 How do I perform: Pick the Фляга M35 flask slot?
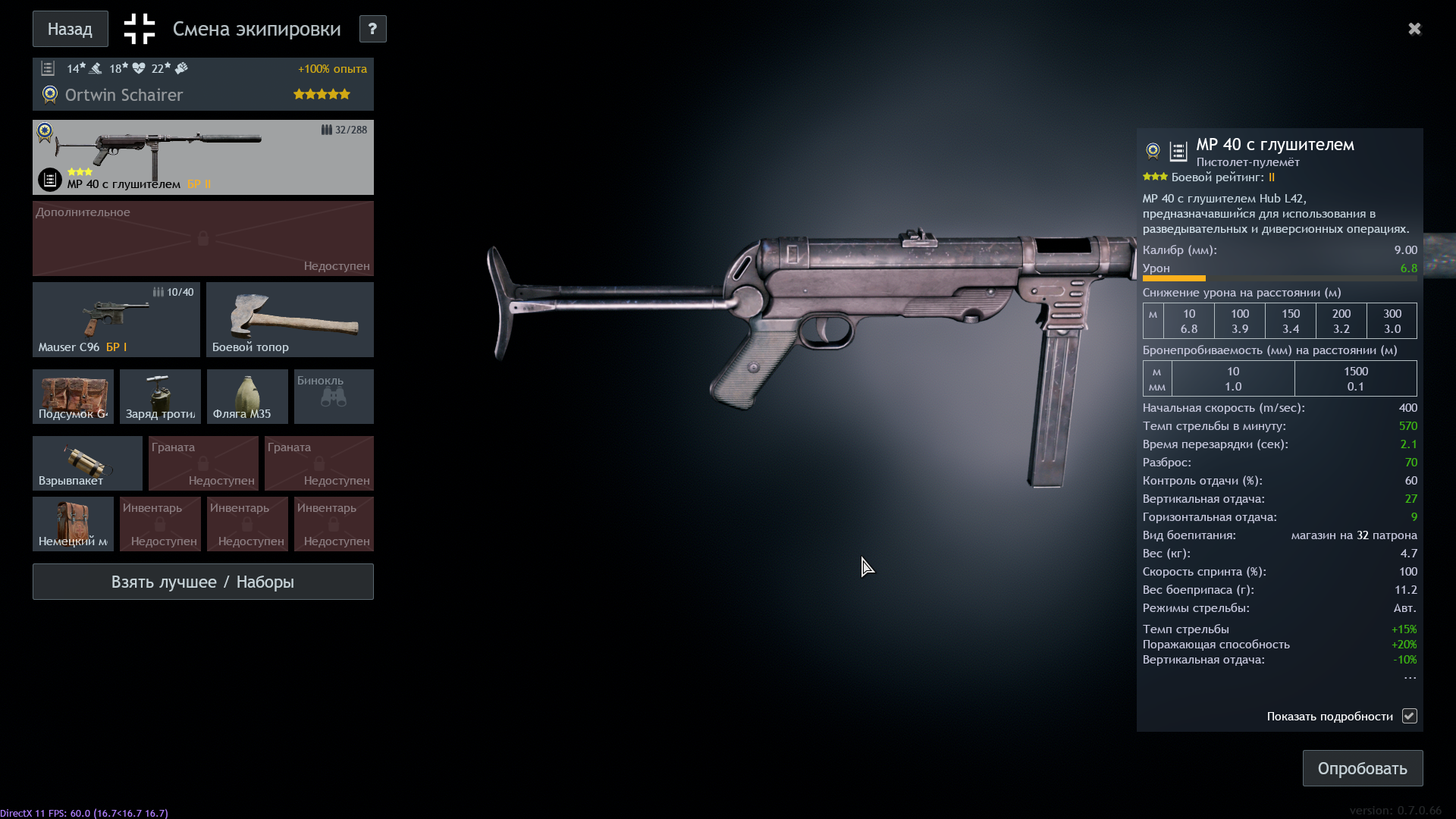coord(247,396)
